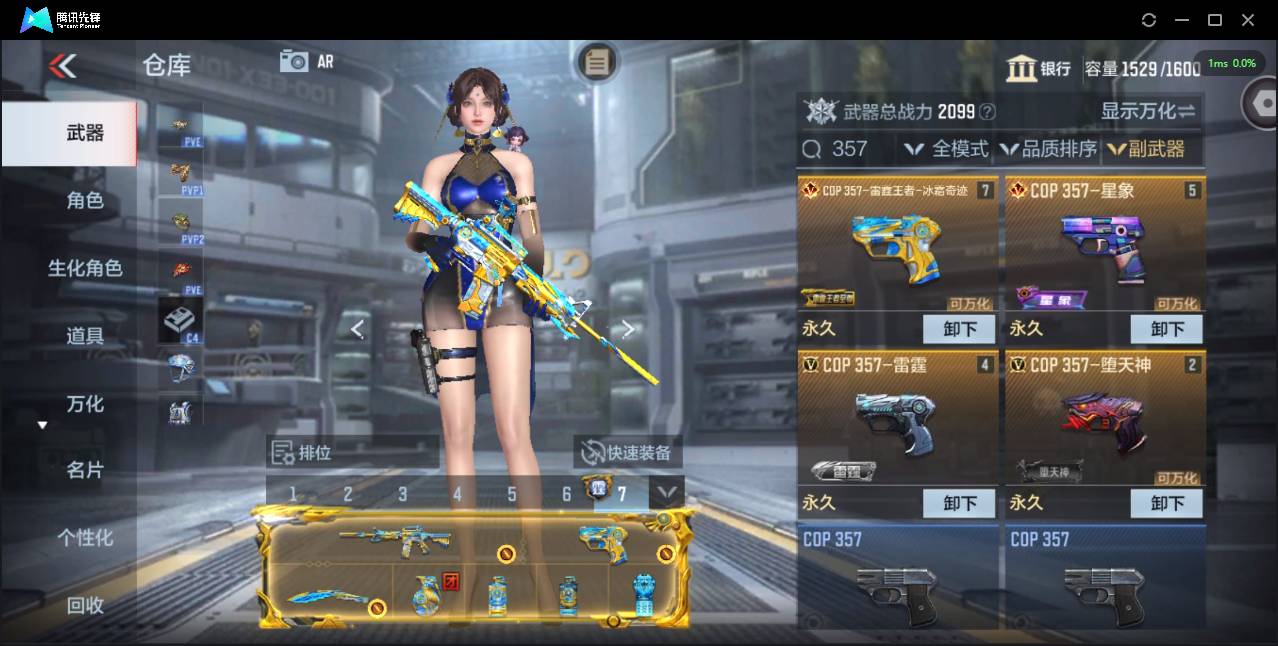Screen dimensions: 1278x646
Task: Open the 名片 tab
Action: (x=84, y=470)
